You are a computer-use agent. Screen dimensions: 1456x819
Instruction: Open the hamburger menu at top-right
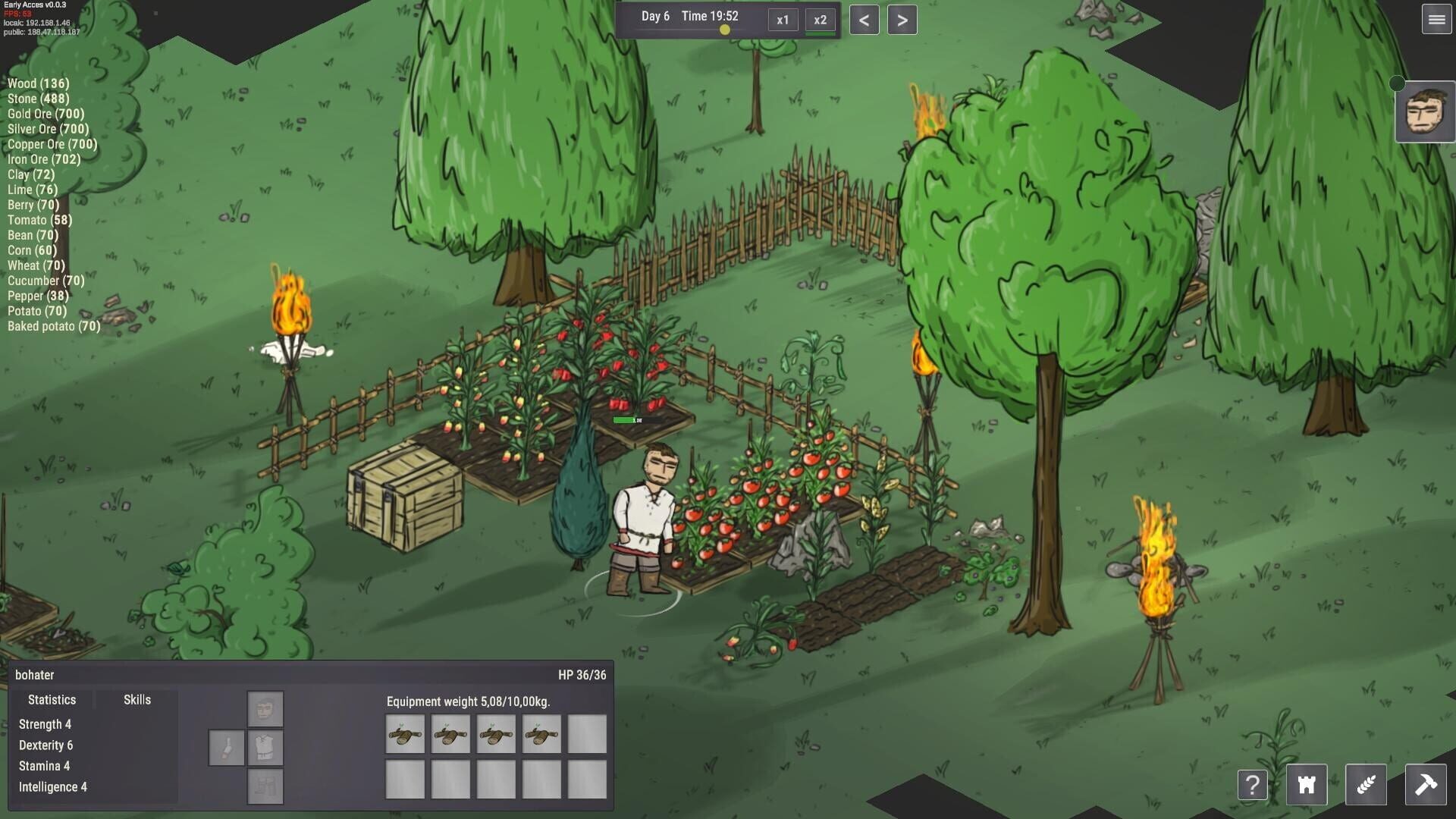point(1436,20)
